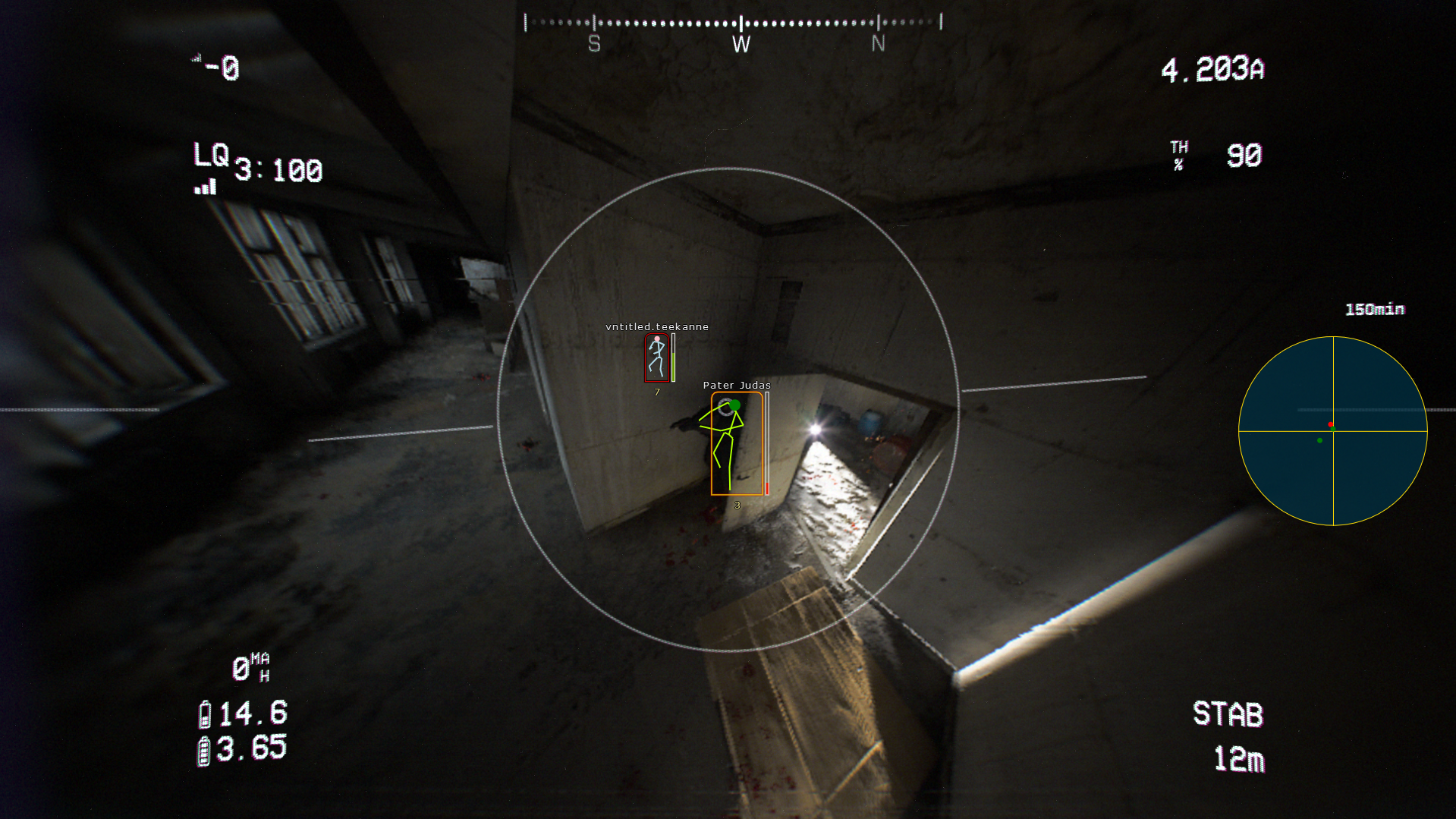Select the Pater Judas target box
1456x819 pixels.
point(736,443)
